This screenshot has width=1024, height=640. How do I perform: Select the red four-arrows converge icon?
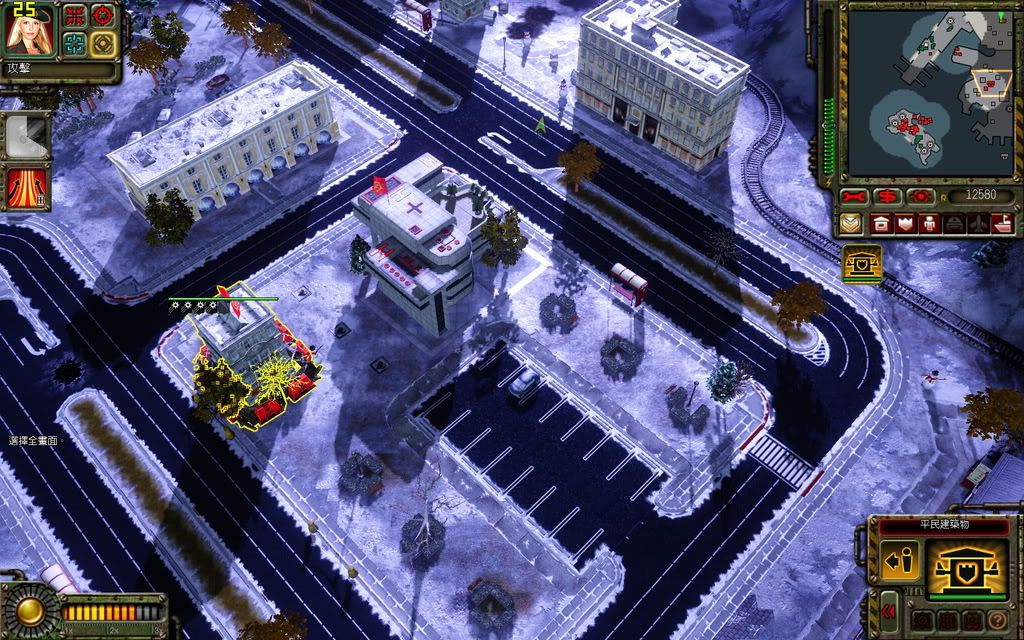[x=75, y=16]
